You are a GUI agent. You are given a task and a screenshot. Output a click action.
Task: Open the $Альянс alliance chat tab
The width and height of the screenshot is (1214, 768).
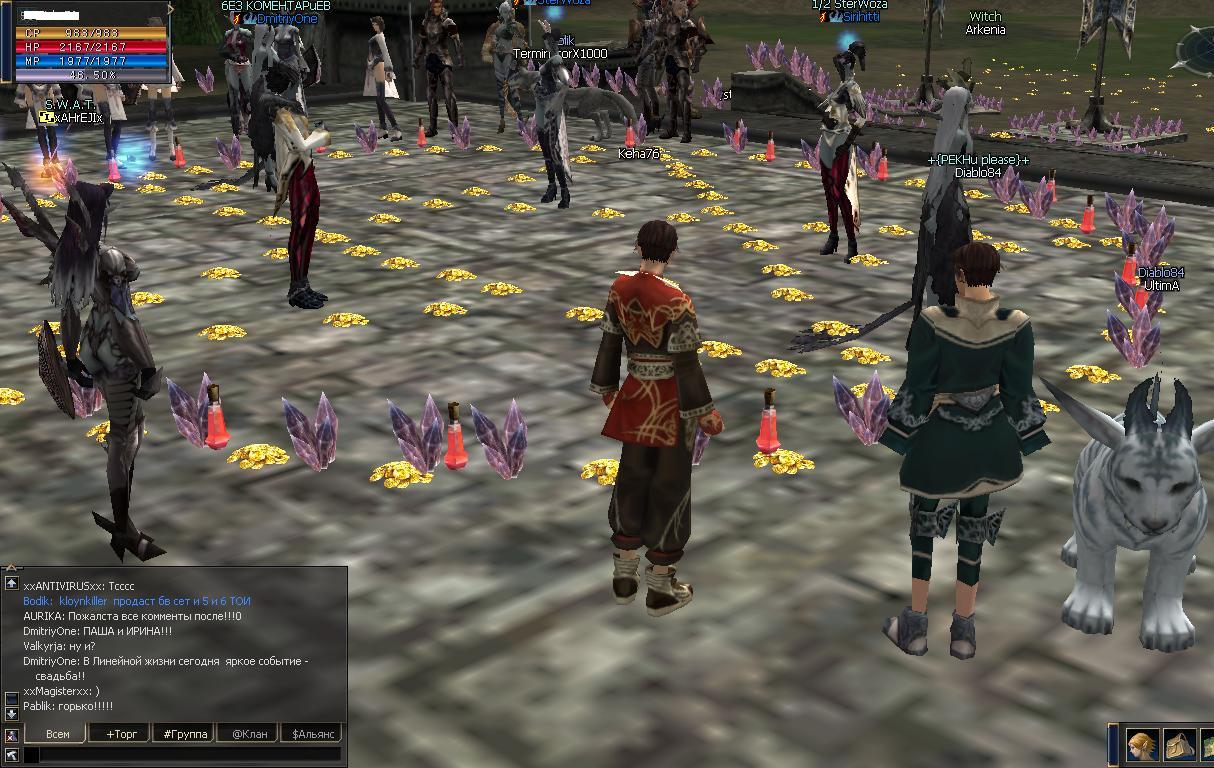(x=312, y=734)
